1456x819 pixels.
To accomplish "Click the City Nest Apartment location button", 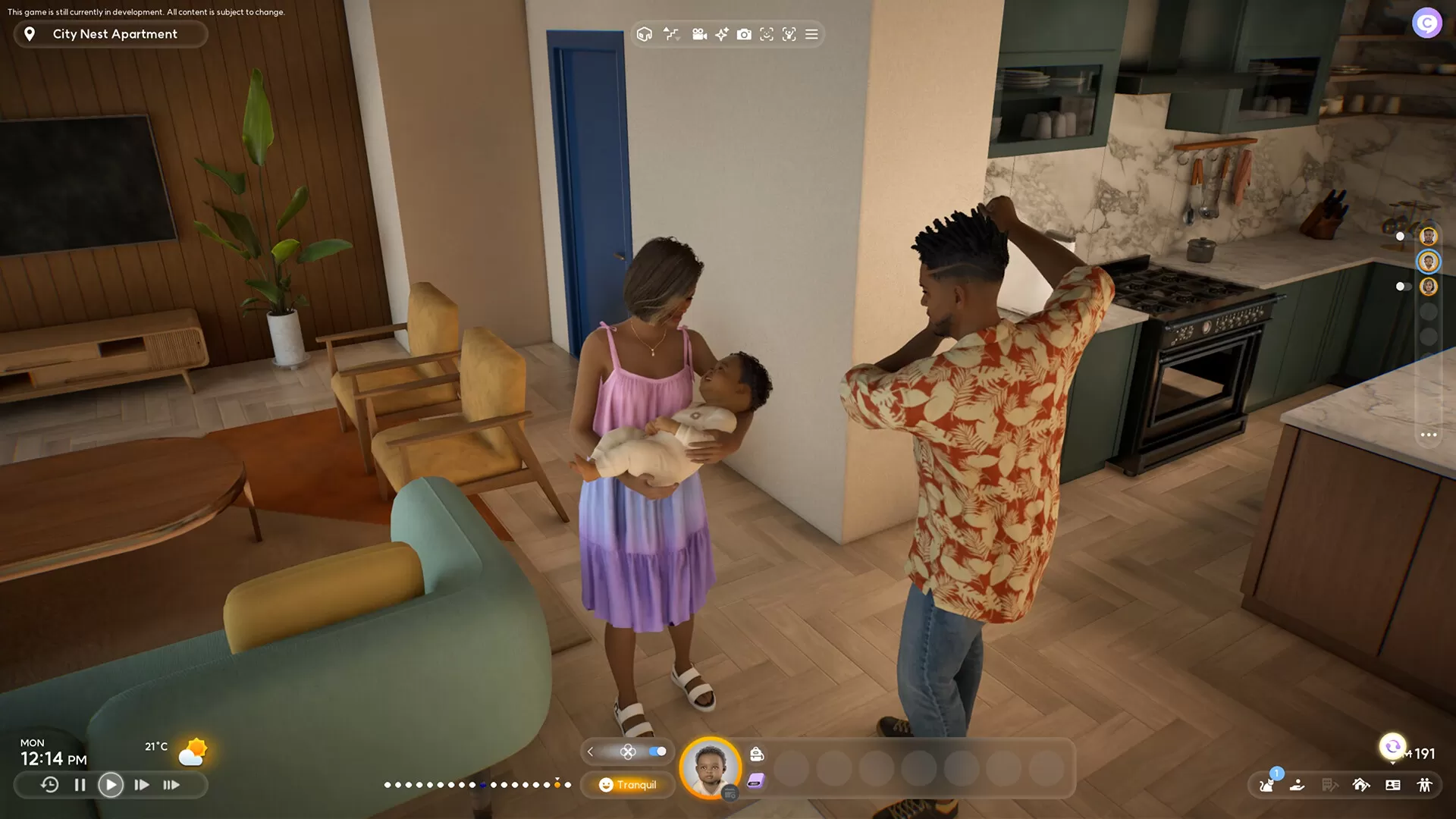I will 111,33.
